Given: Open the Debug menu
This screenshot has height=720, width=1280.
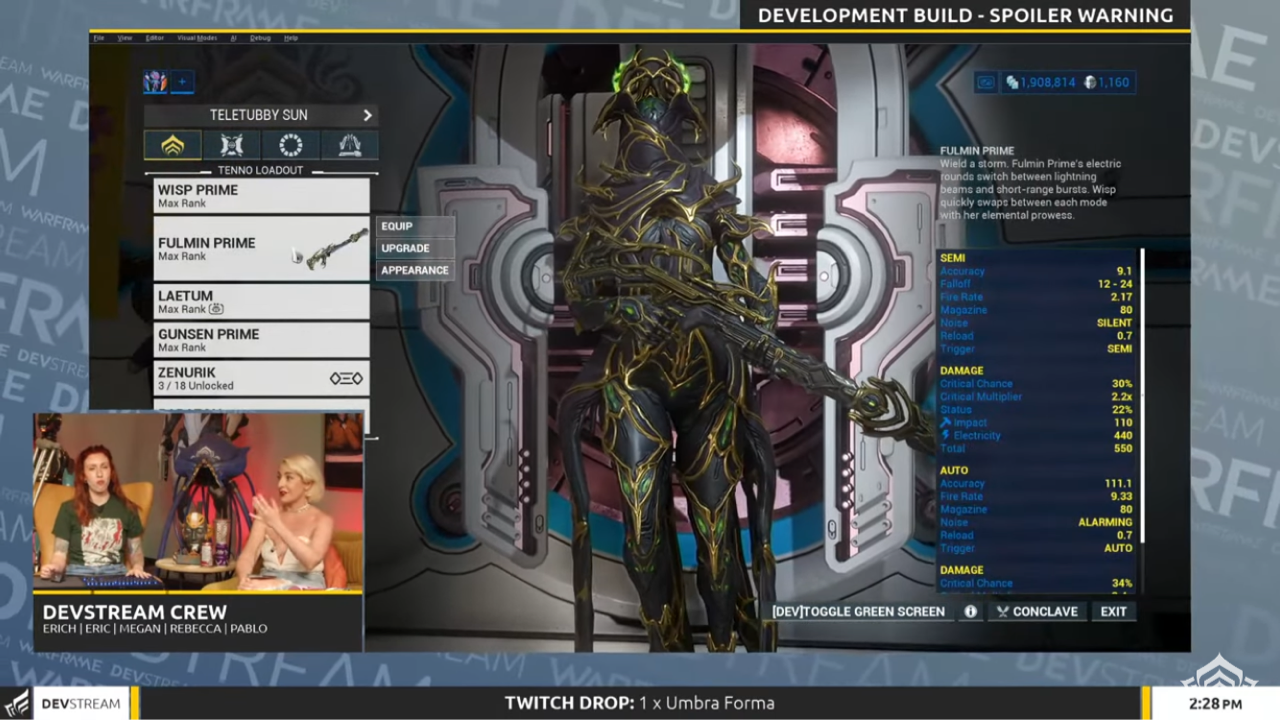Looking at the screenshot, I should [262, 37].
